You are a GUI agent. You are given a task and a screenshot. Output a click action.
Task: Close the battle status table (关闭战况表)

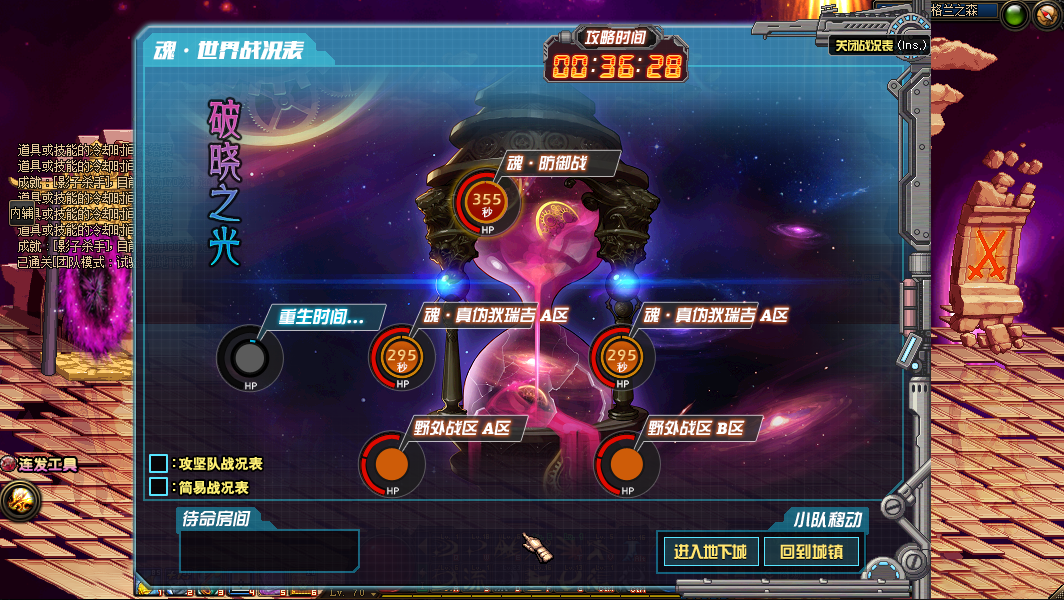[879, 45]
